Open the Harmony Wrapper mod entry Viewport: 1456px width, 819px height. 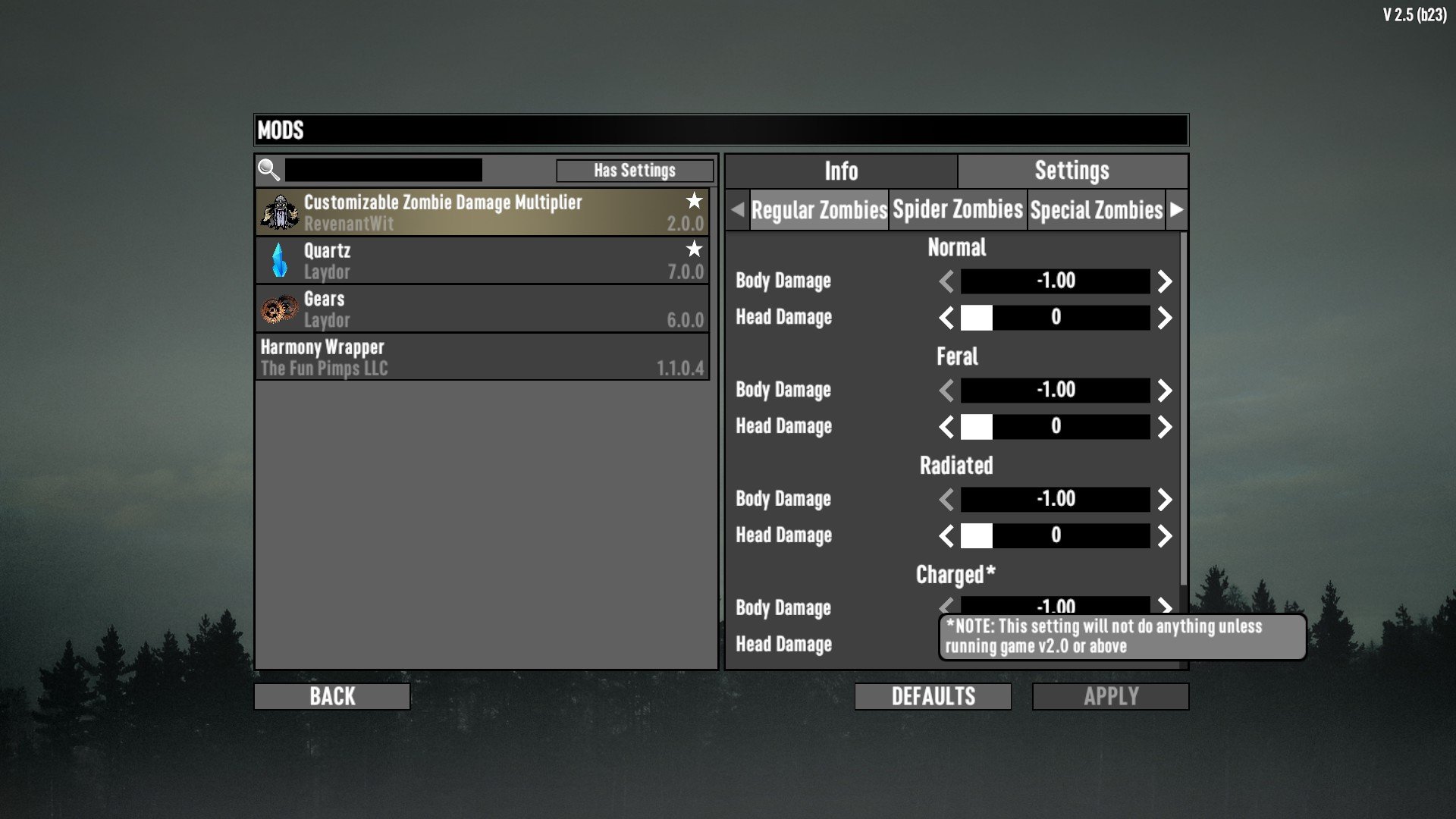point(482,357)
